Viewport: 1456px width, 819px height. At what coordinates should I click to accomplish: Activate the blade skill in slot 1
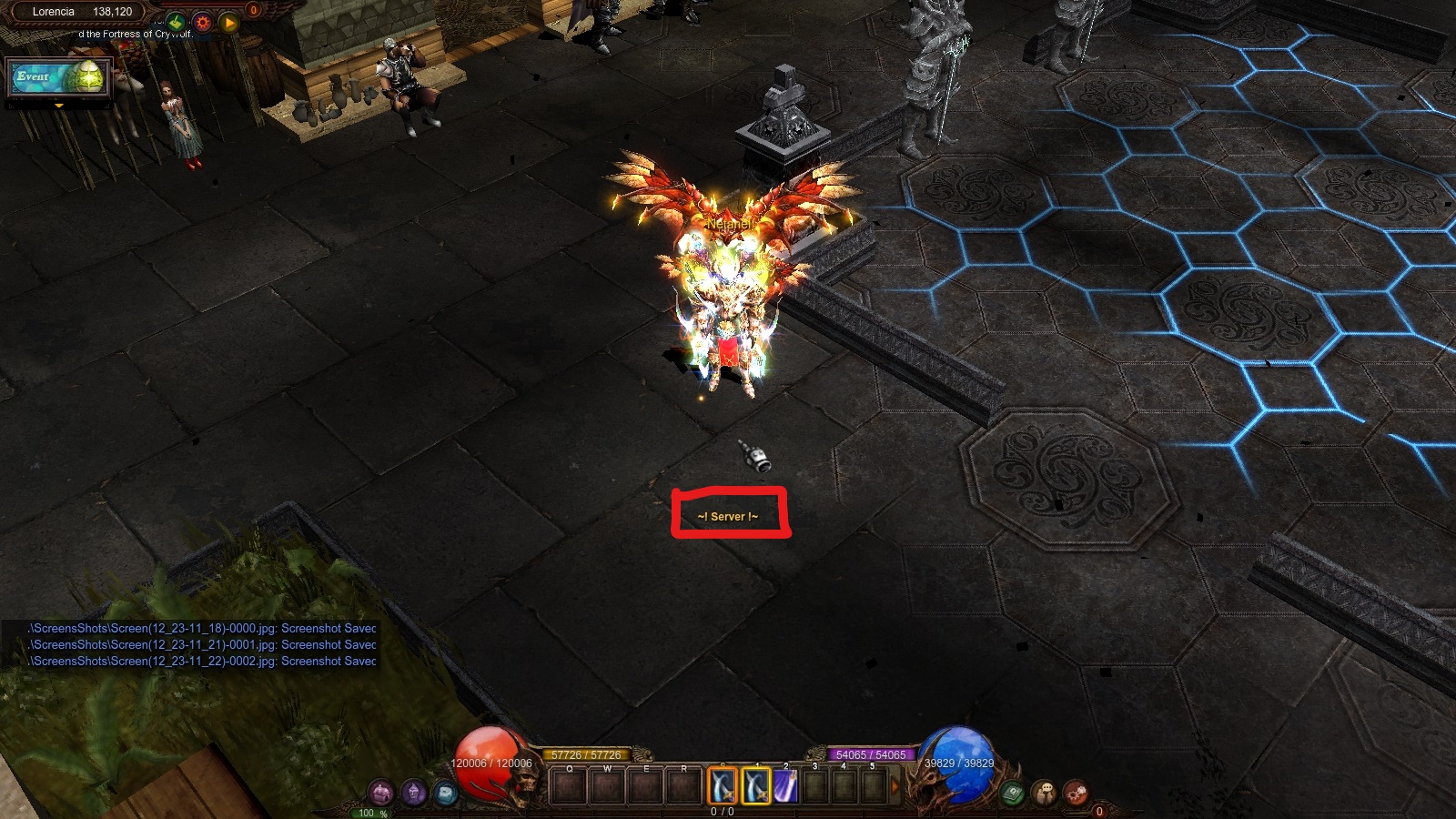(x=755, y=786)
